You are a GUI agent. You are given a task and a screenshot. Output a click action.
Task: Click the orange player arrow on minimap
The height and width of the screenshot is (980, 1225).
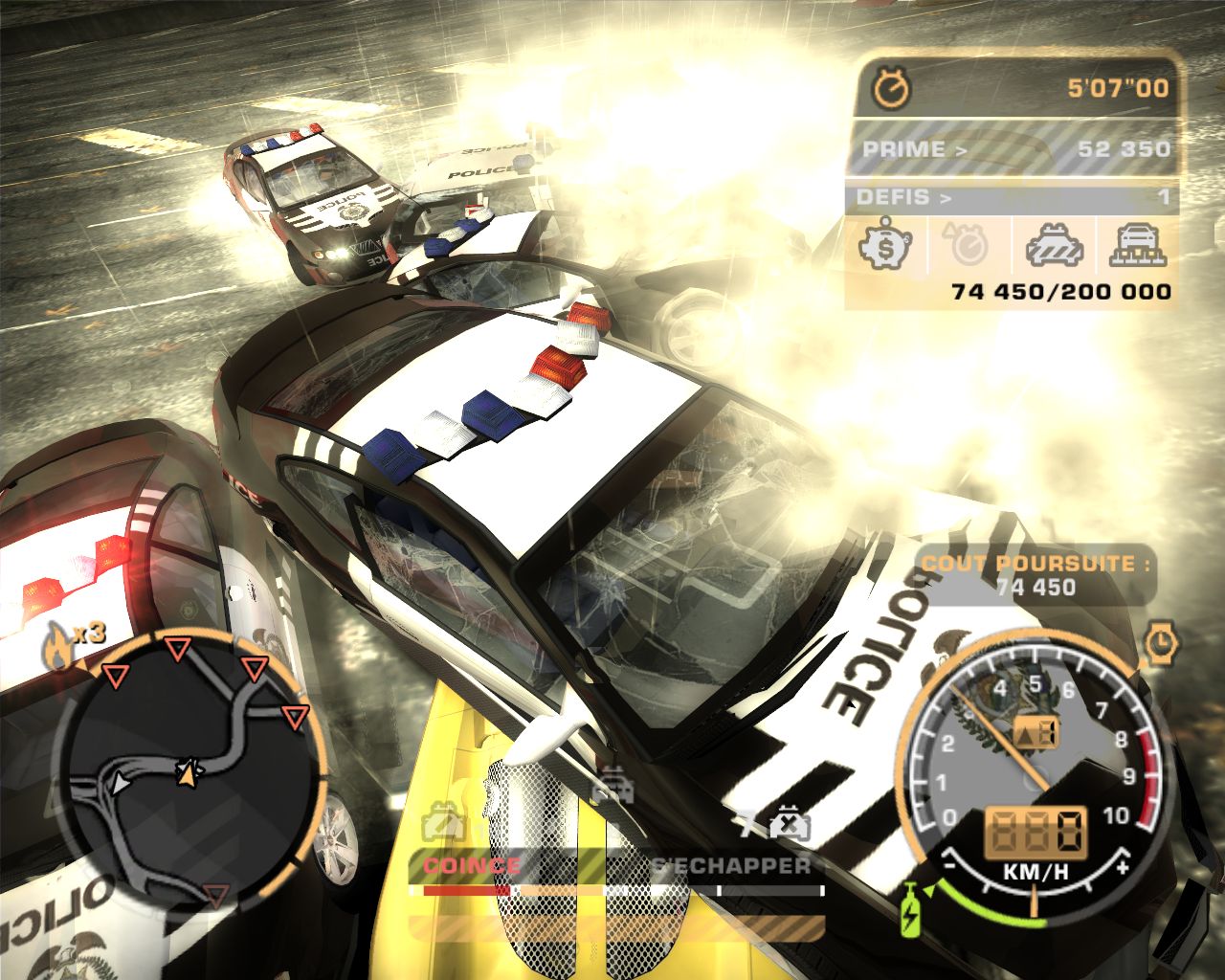click(x=188, y=771)
